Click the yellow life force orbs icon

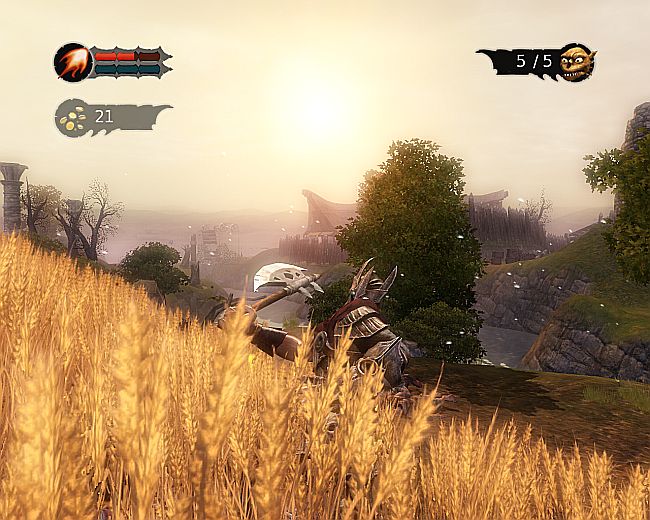point(72,117)
